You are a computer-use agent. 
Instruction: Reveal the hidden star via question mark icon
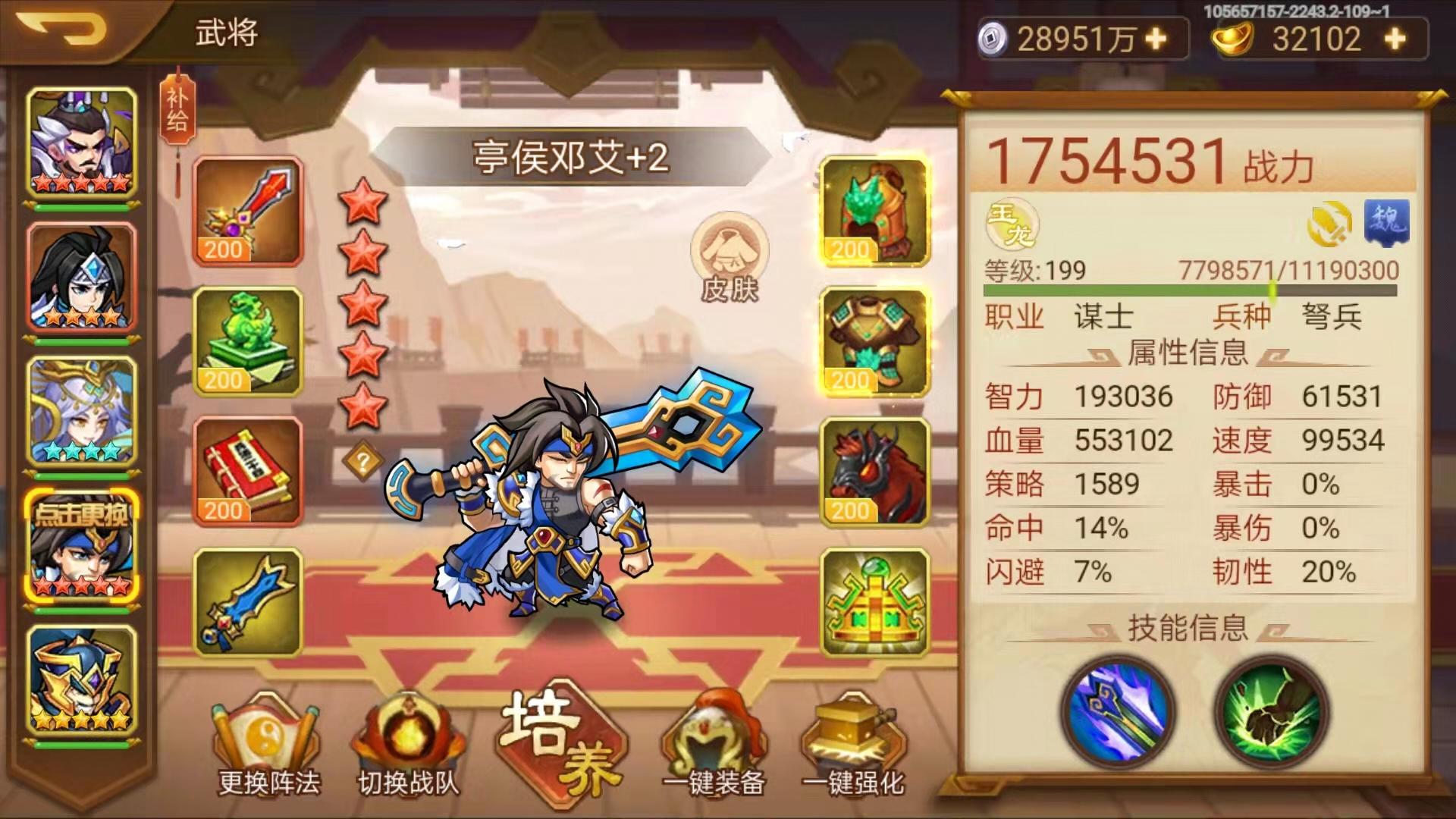tap(364, 459)
